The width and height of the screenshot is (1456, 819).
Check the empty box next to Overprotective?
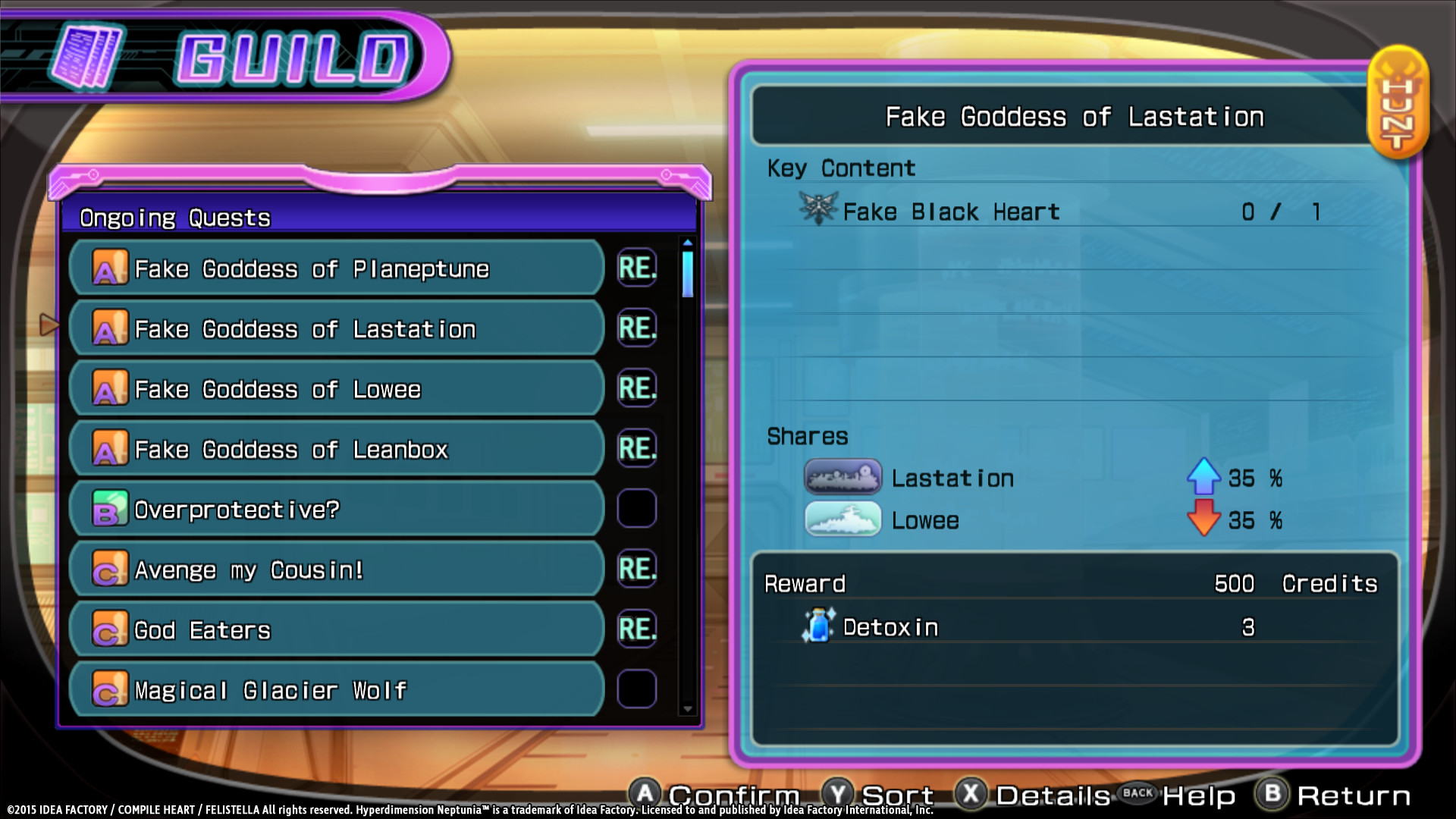(636, 509)
